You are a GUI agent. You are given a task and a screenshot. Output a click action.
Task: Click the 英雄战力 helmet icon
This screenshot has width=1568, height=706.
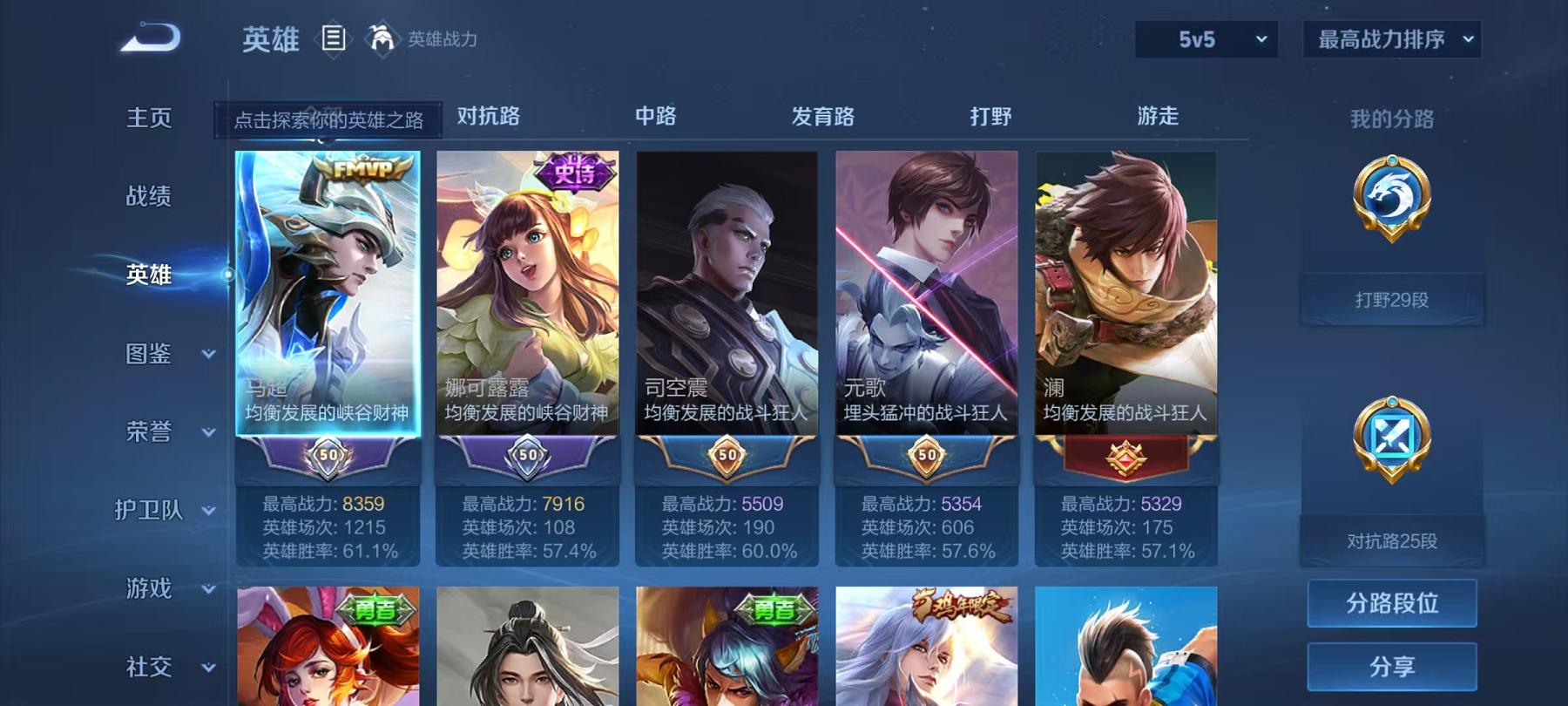coord(380,37)
